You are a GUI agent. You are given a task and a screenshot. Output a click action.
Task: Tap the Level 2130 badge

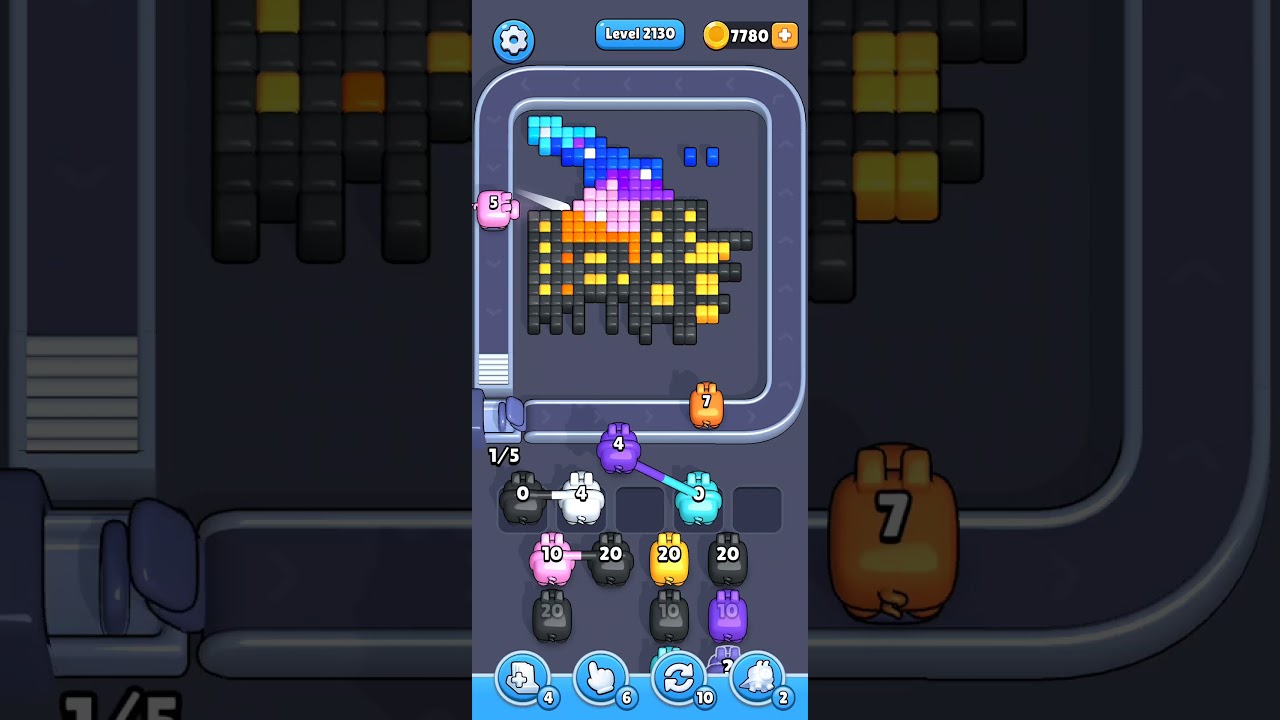[640, 34]
